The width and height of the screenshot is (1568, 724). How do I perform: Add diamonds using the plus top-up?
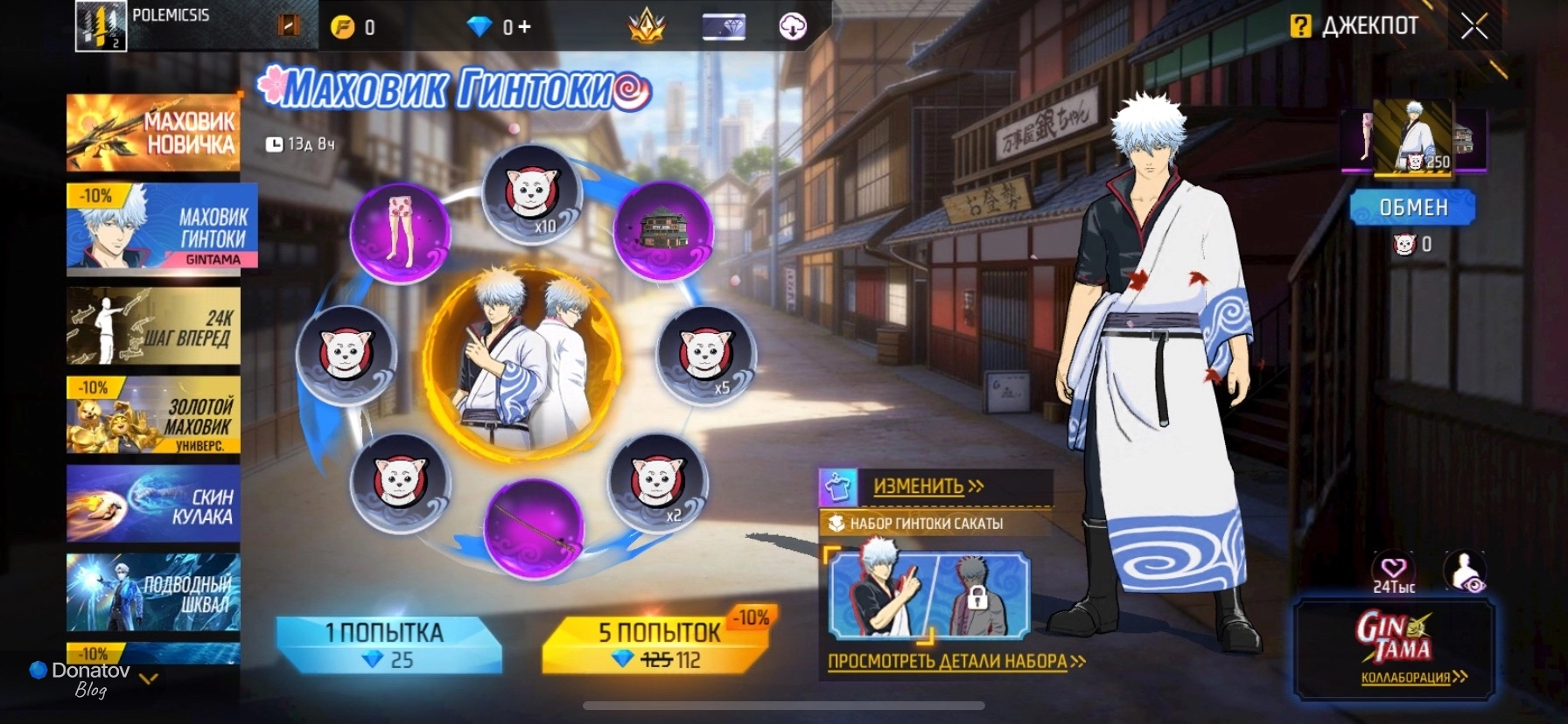(x=523, y=27)
